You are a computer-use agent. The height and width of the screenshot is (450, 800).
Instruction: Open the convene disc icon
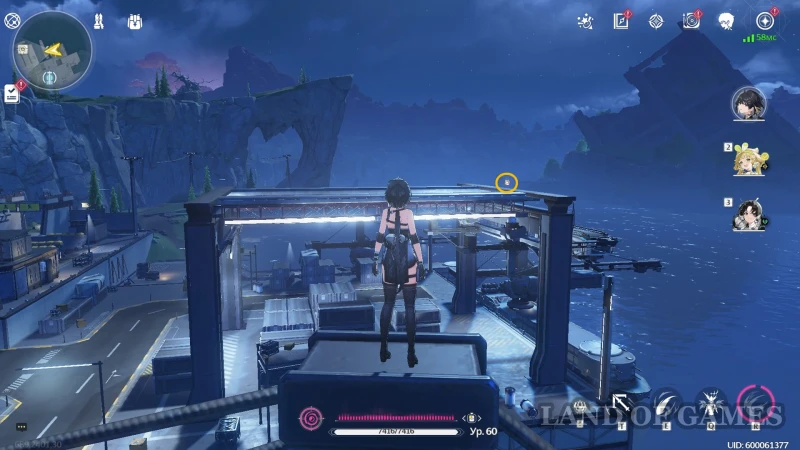tap(690, 21)
